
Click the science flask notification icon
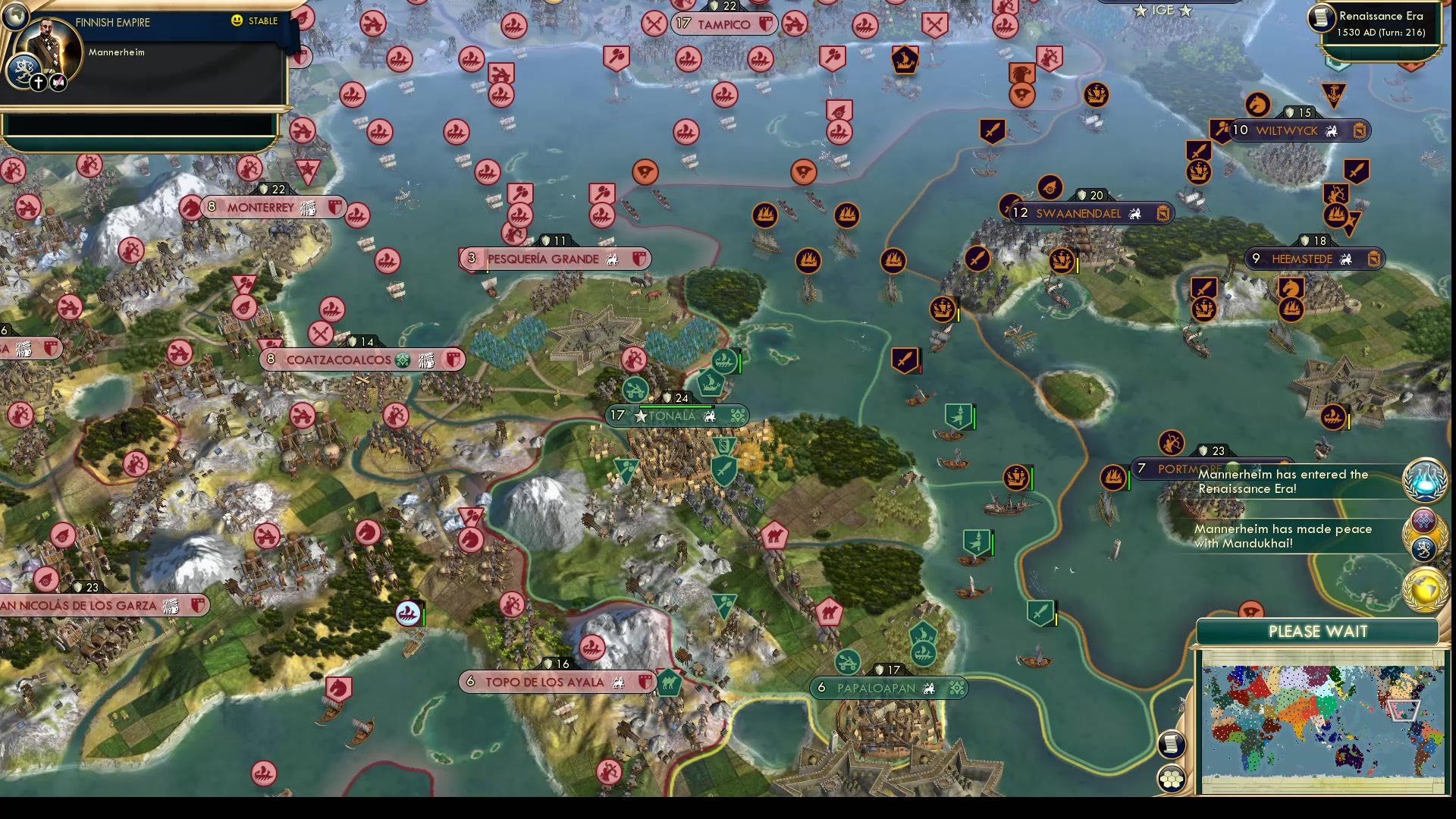coord(1424,482)
